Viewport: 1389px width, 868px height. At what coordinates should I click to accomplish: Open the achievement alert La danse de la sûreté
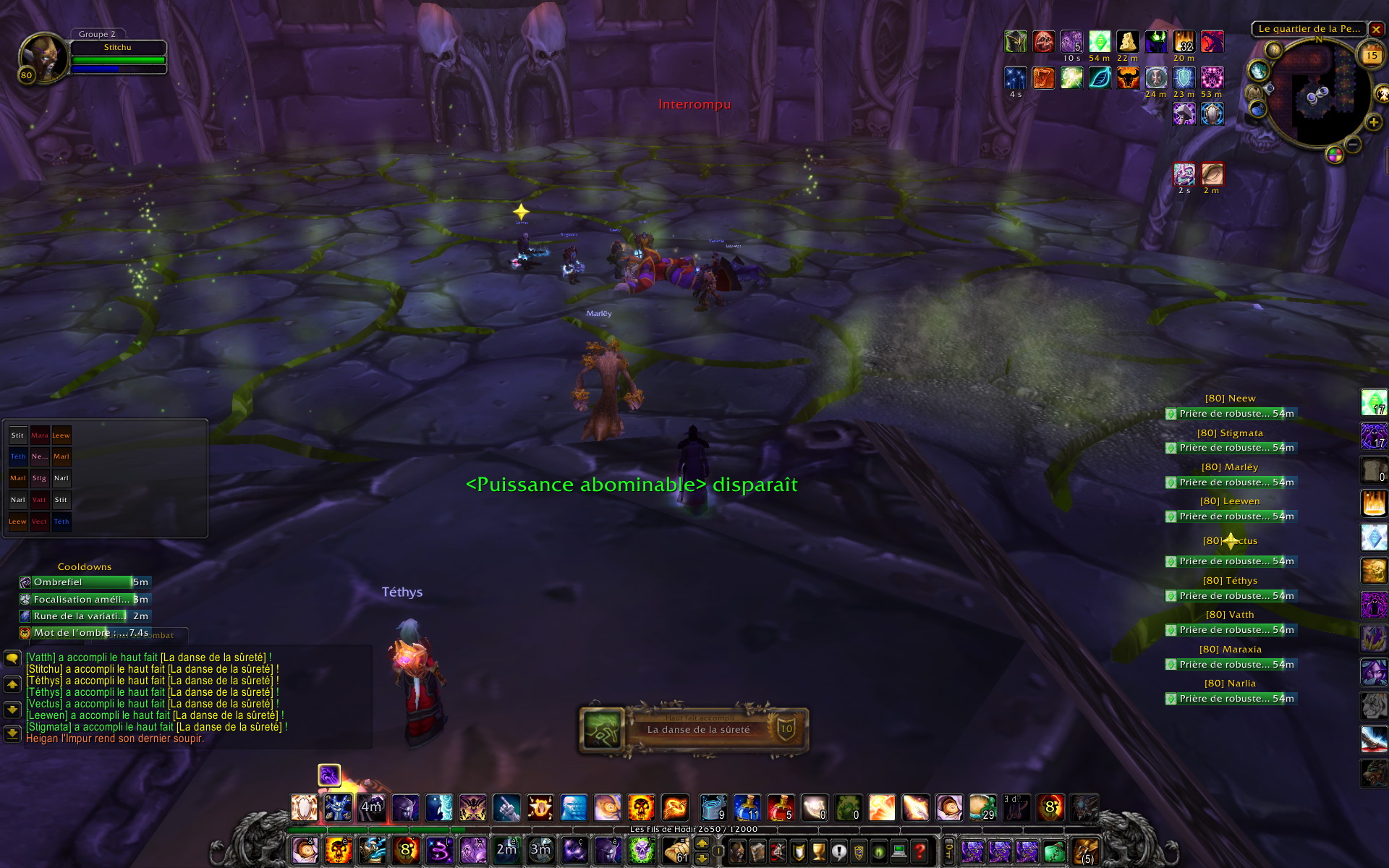693,730
